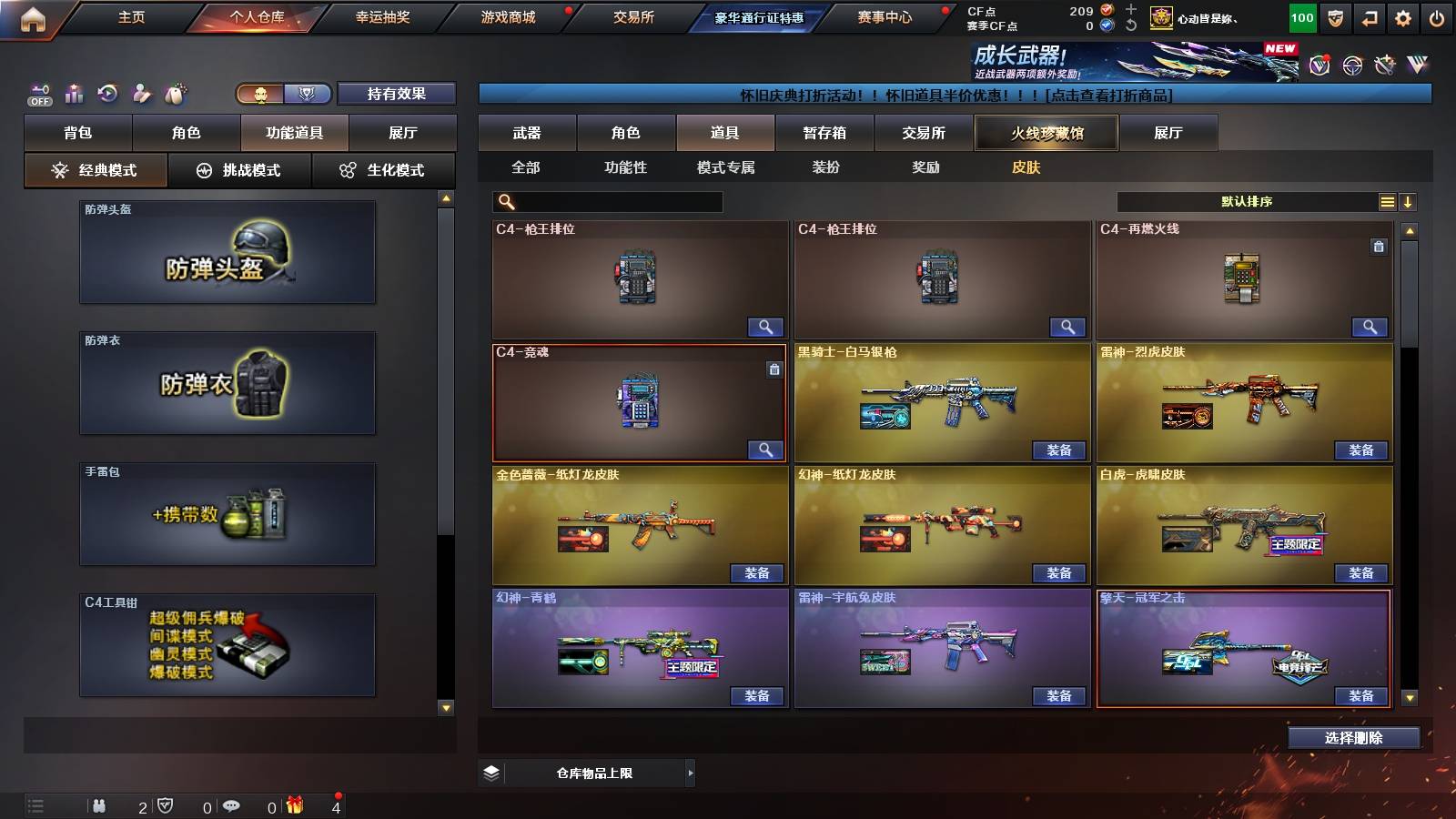Switch the character/rank toggle to the trophy side
Viewport: 1456px width, 819px height.
point(307,94)
